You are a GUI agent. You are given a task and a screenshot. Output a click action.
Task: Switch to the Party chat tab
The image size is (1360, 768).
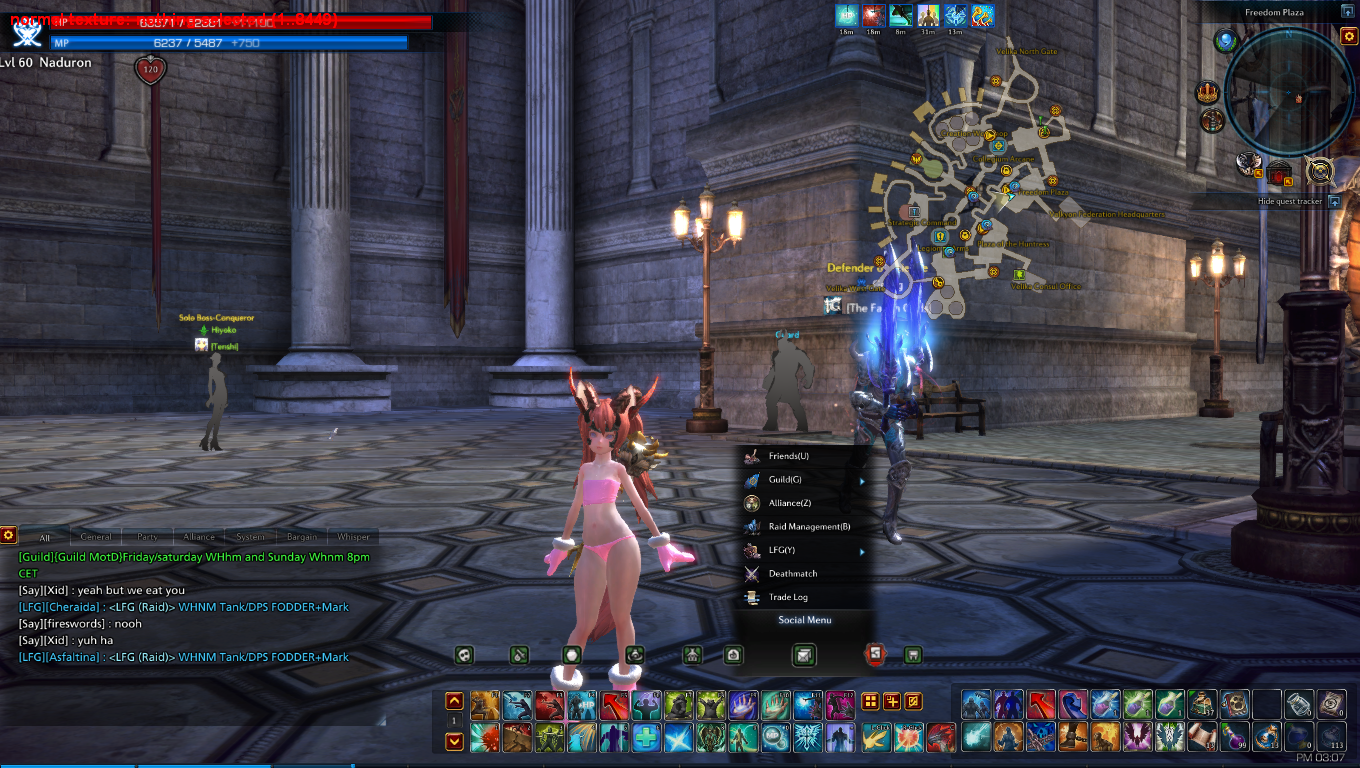coord(148,537)
